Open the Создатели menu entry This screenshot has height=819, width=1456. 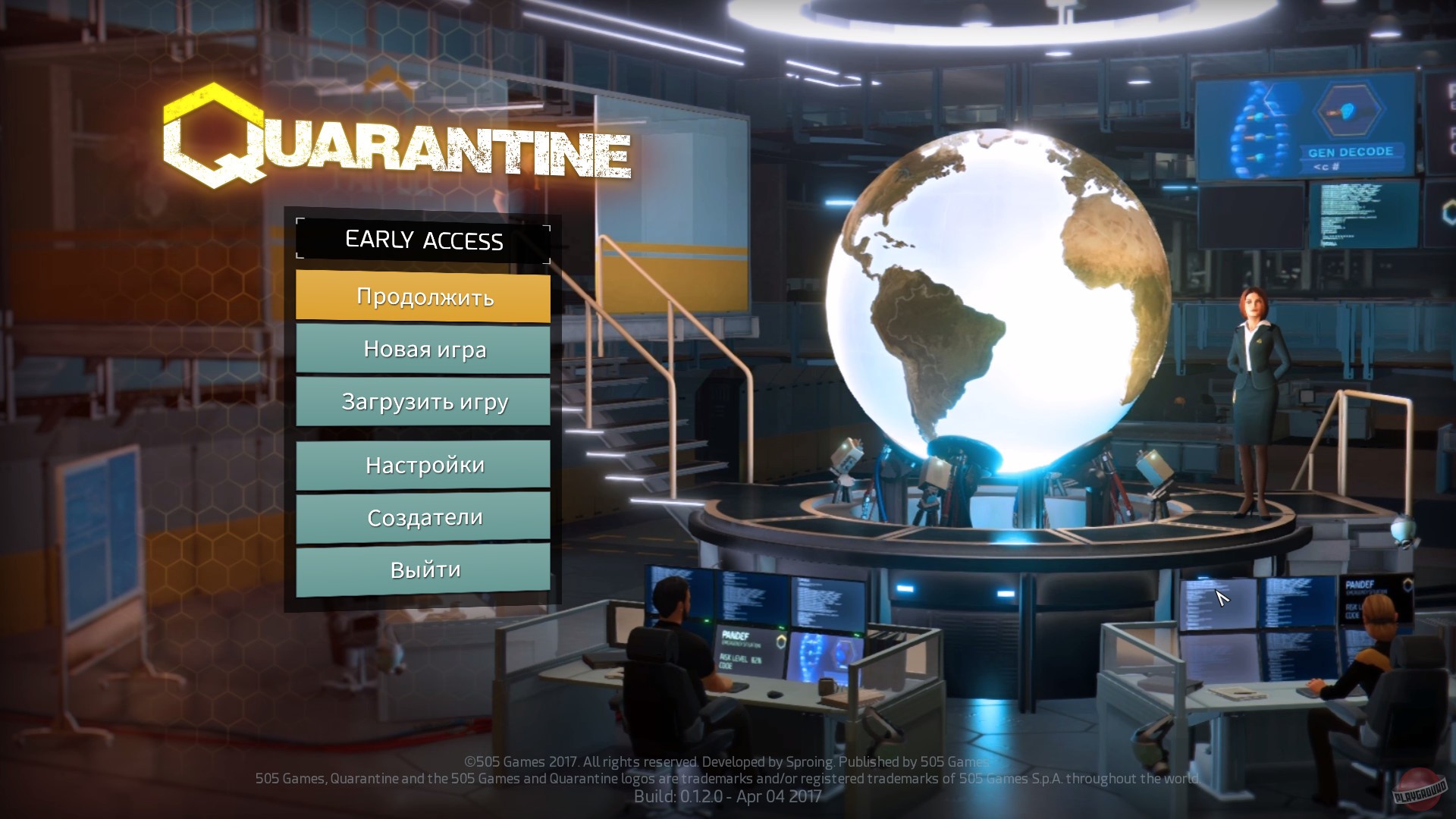[423, 517]
